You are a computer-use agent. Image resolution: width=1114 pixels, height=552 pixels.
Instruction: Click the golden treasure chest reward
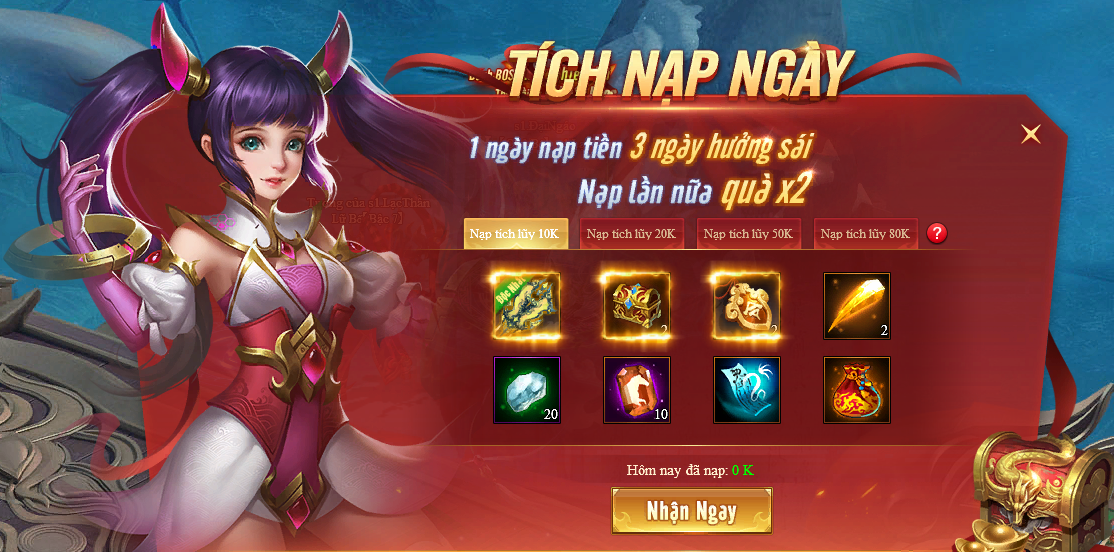coord(637,305)
